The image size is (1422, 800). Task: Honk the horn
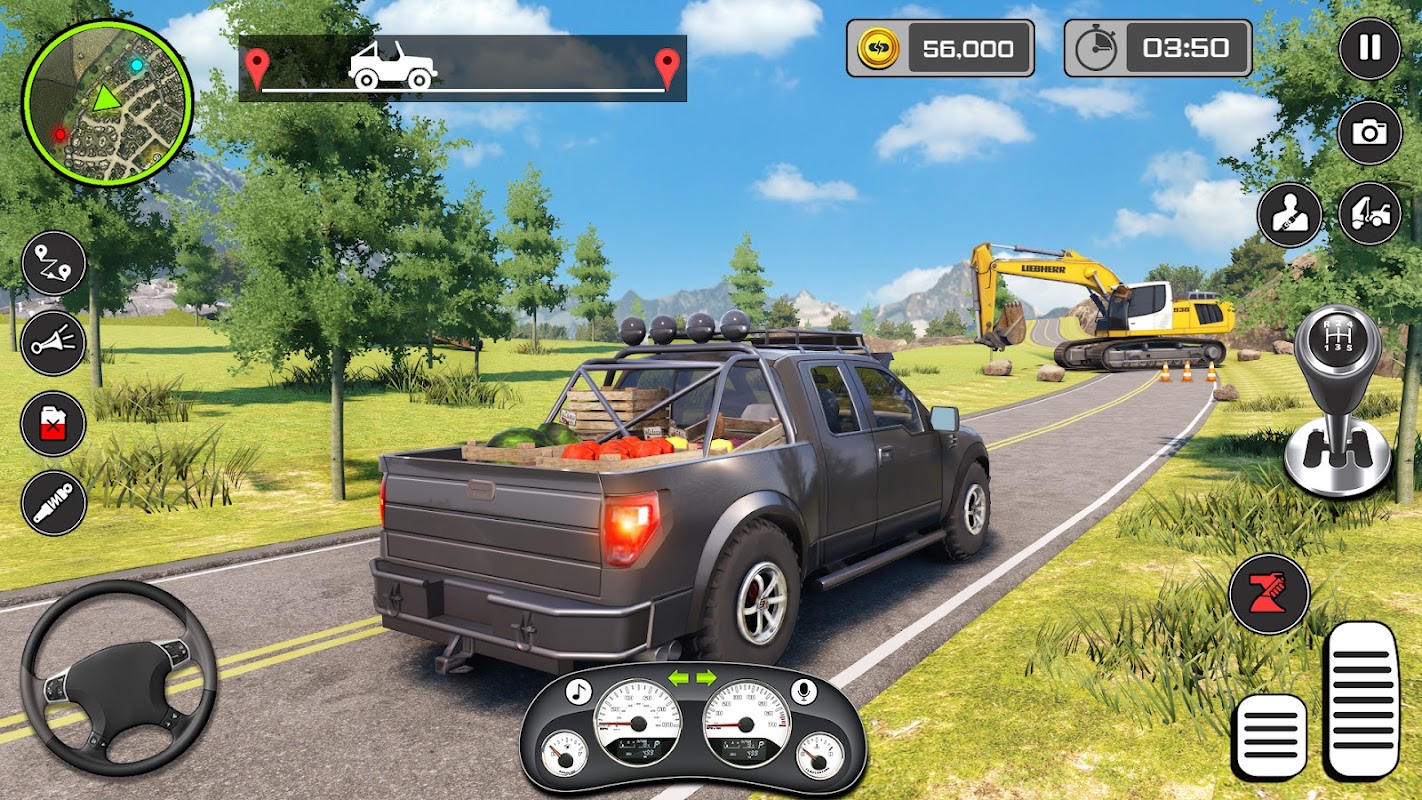coord(53,343)
